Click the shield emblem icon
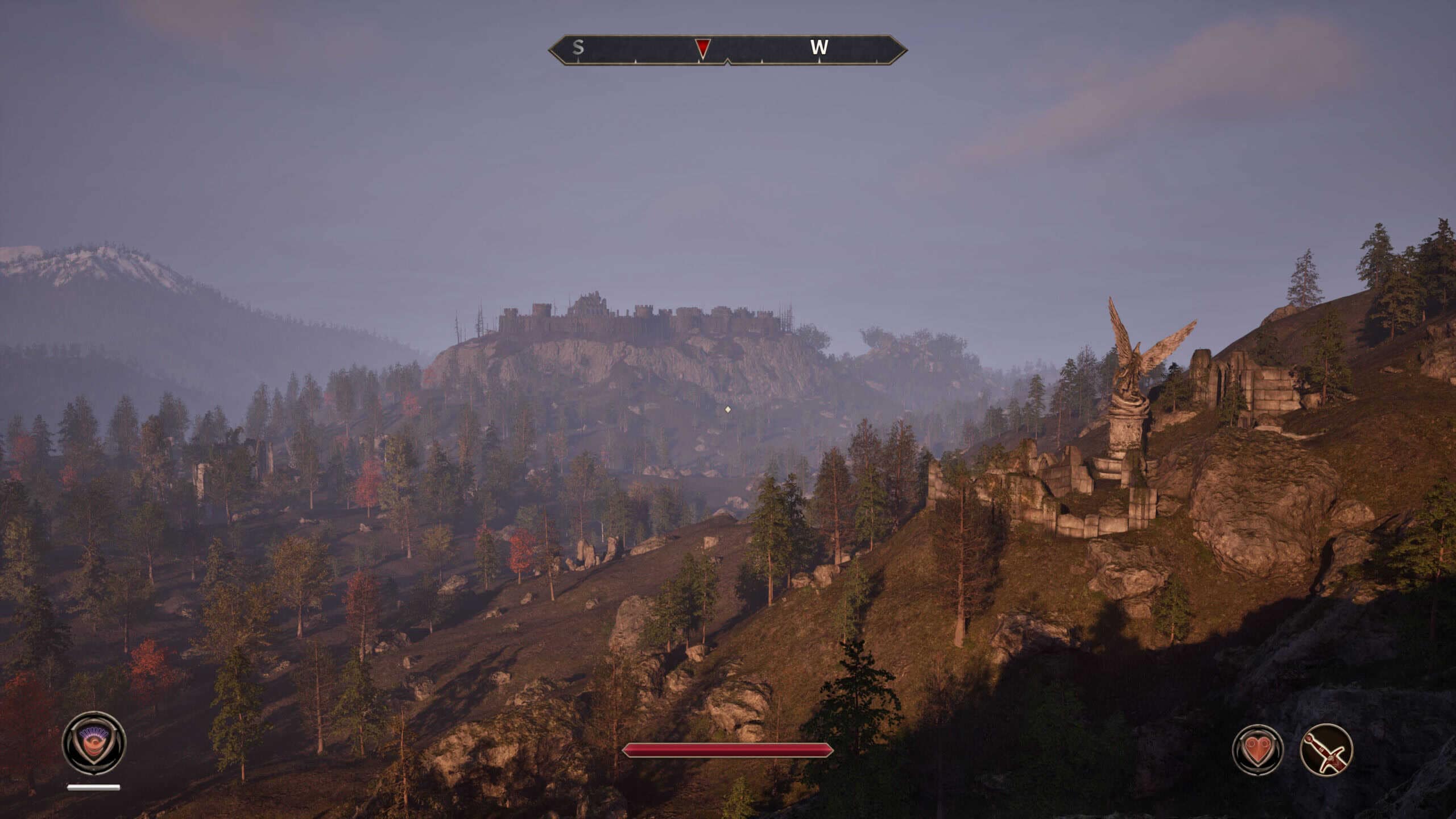Screen dimensions: 1456x819 [94, 743]
